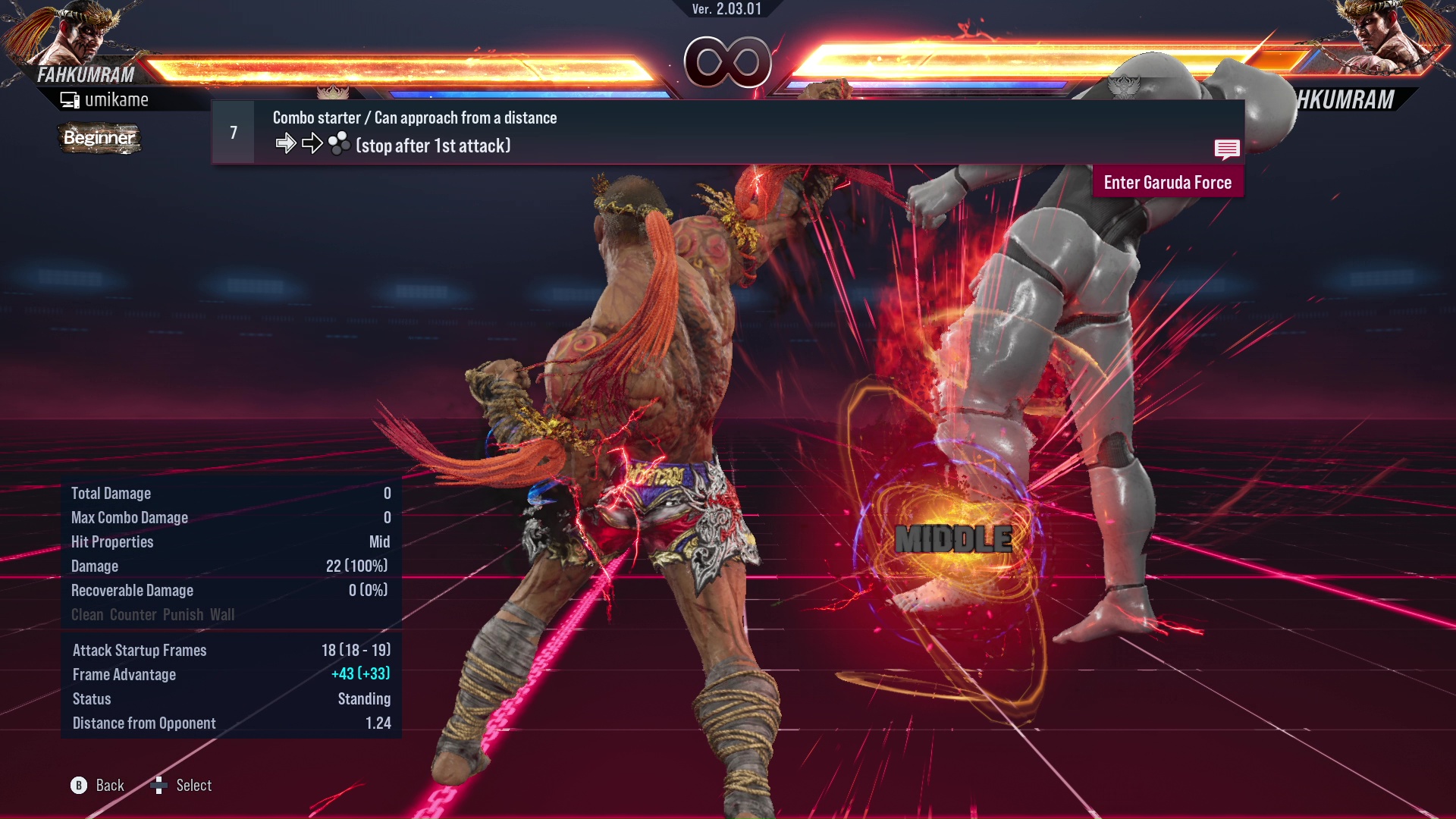Toggle the Wall condition label
1456x819 pixels.
224,614
